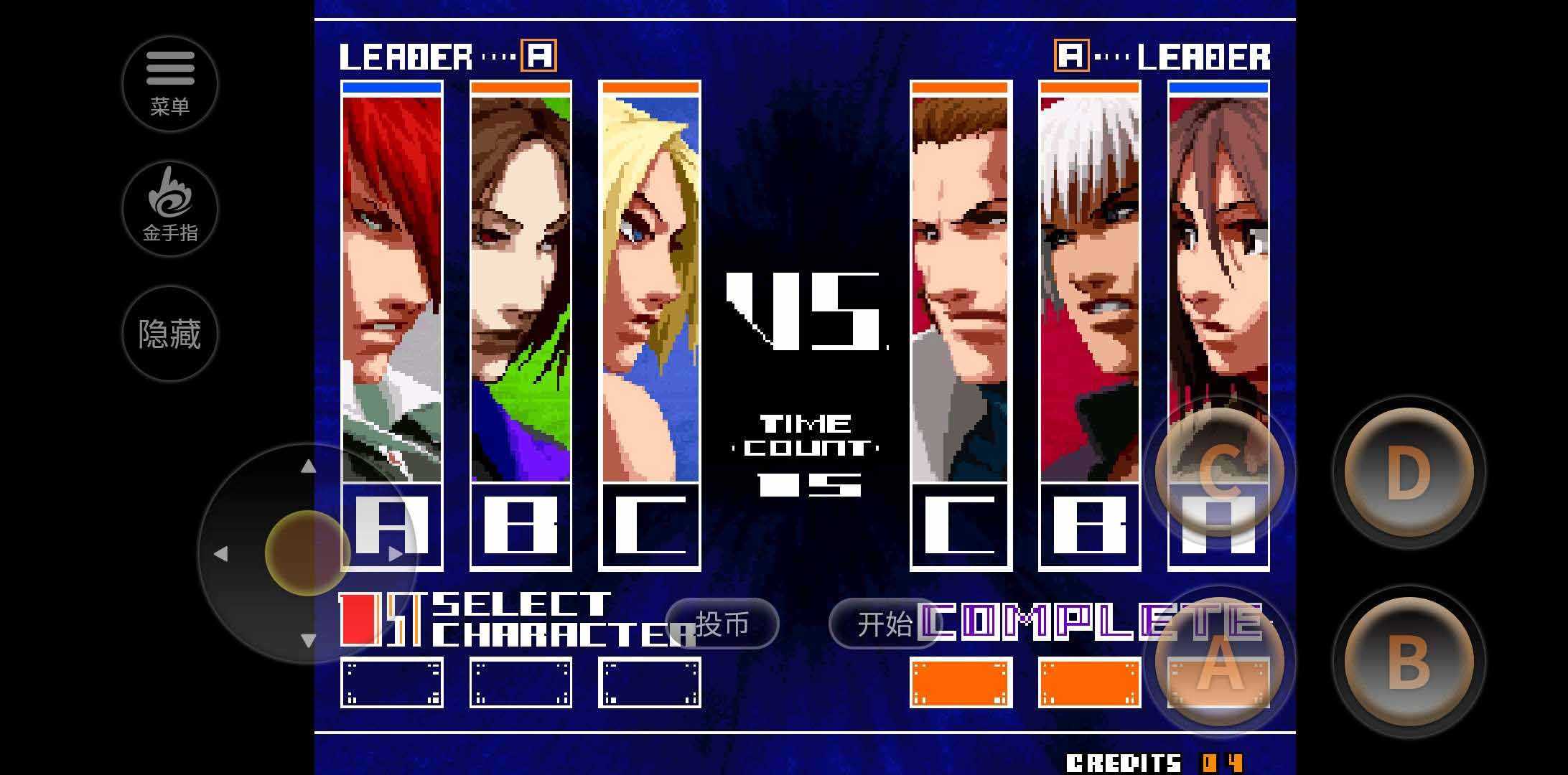Image resolution: width=1568 pixels, height=775 pixels.
Task: Select the red-haired fighter portrait
Action: pyautogui.click(x=391, y=287)
